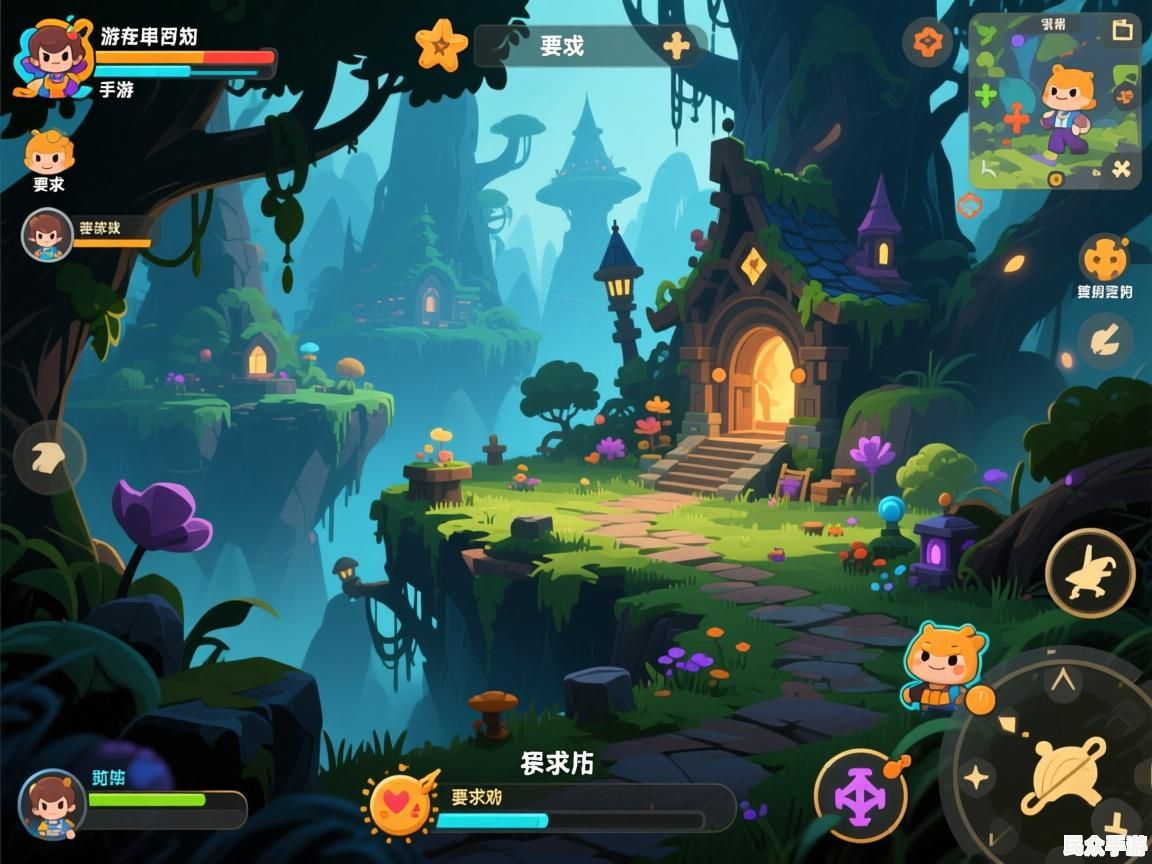The image size is (1152, 864).
Task: Expand the minimap with its top corner square icon
Action: pyautogui.click(x=1122, y=30)
